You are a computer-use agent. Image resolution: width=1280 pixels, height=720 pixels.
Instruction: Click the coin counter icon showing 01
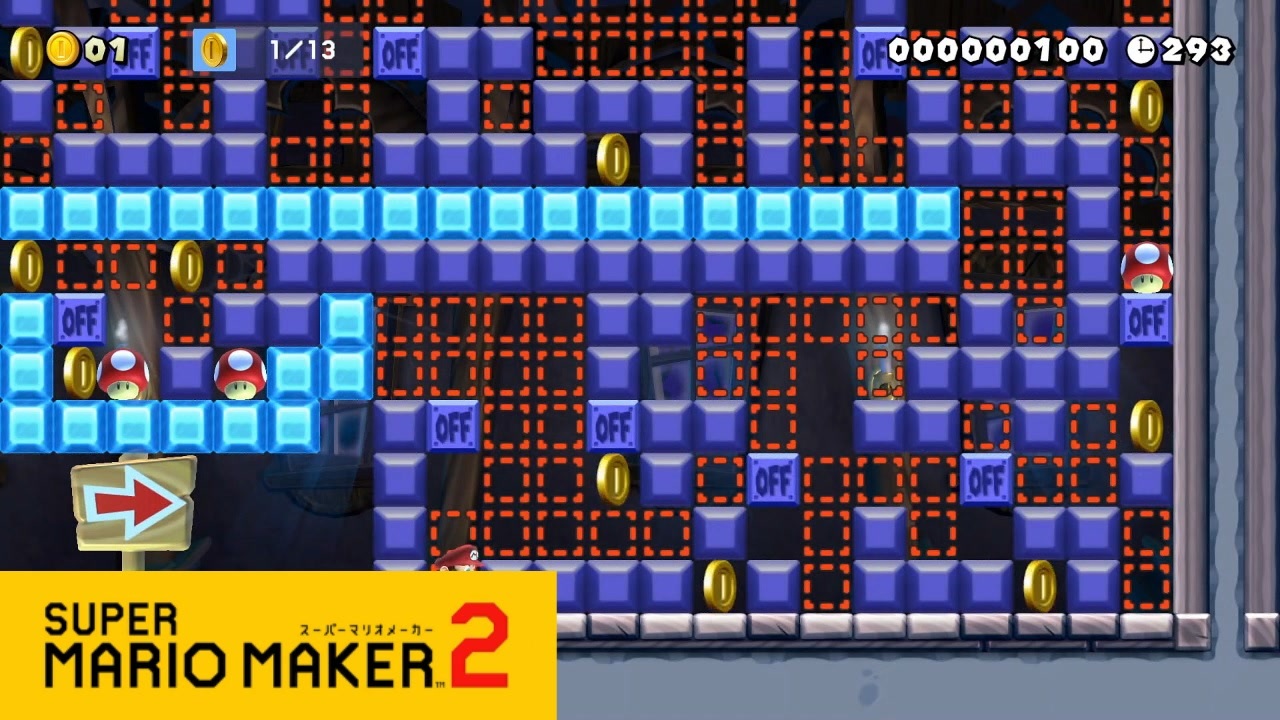coord(65,50)
